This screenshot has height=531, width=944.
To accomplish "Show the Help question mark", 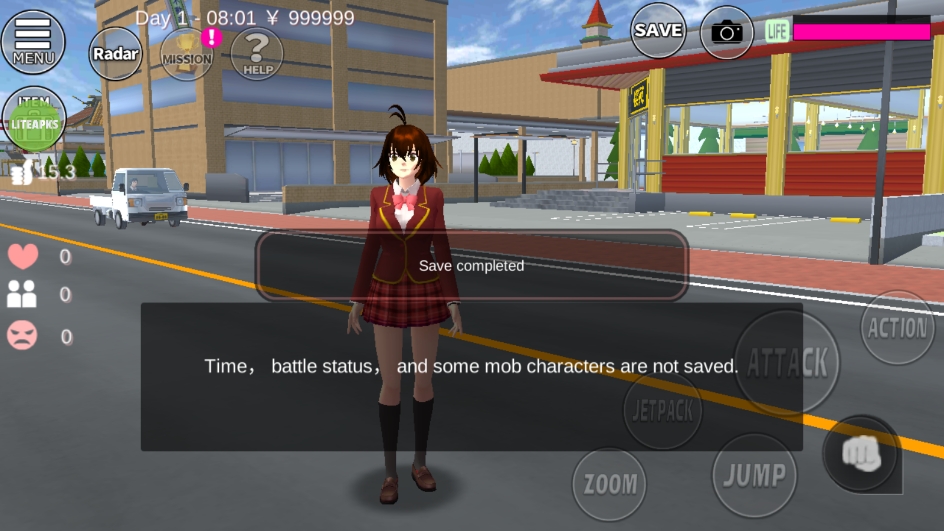I will 257,53.
